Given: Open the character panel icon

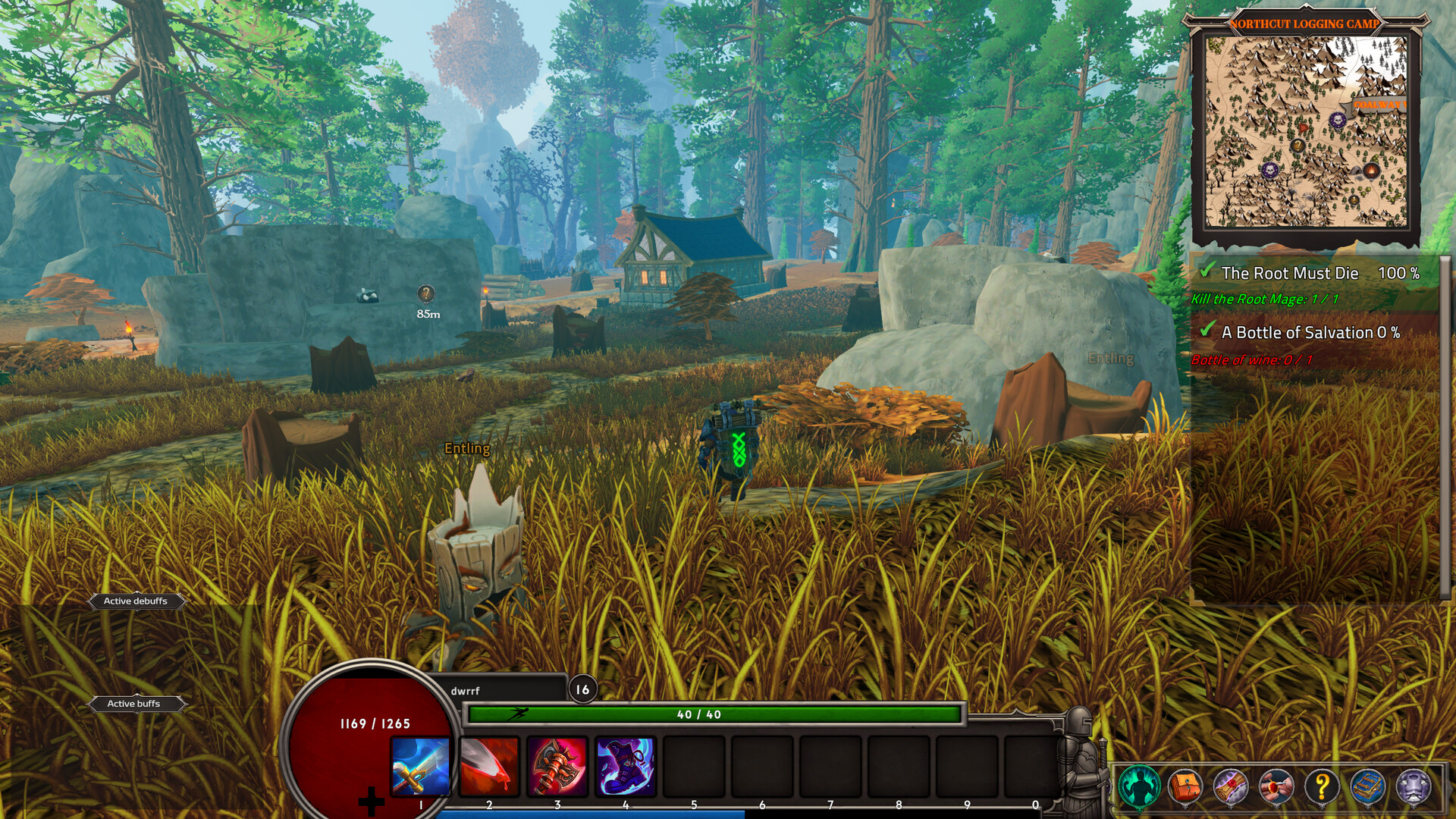Looking at the screenshot, I should point(1141,786).
